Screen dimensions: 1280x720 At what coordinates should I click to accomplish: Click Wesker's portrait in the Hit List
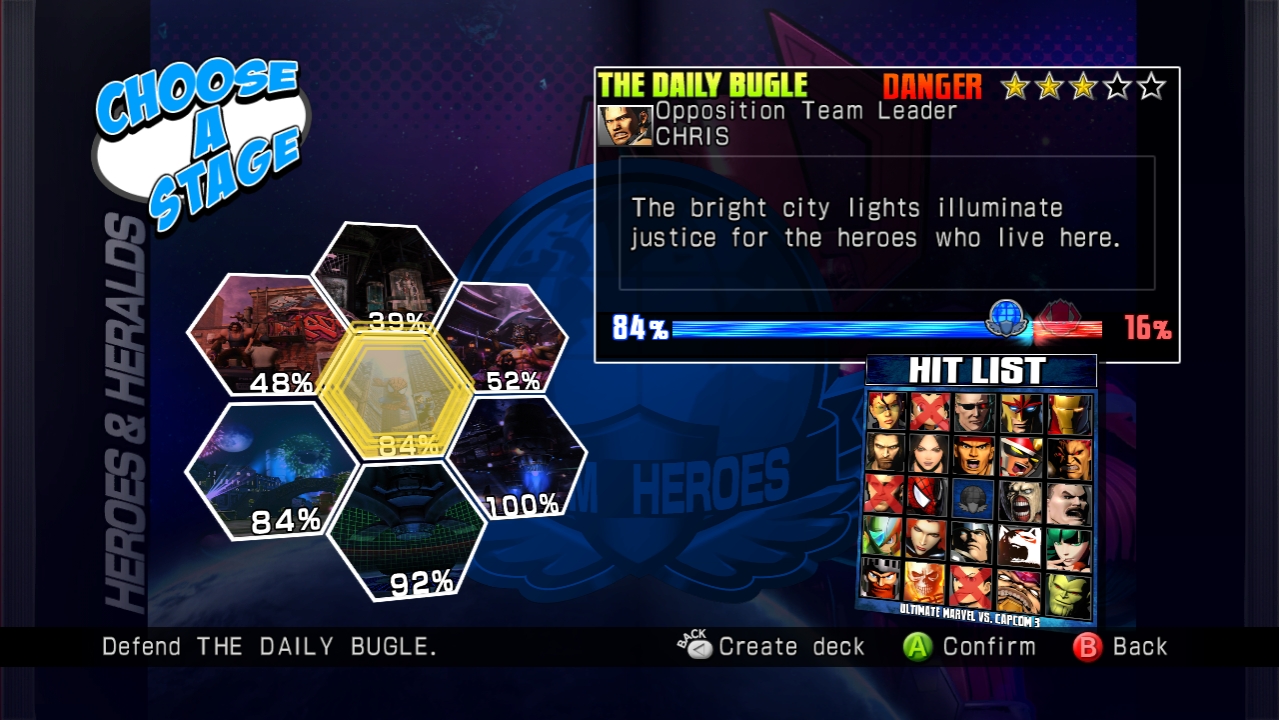point(972,410)
